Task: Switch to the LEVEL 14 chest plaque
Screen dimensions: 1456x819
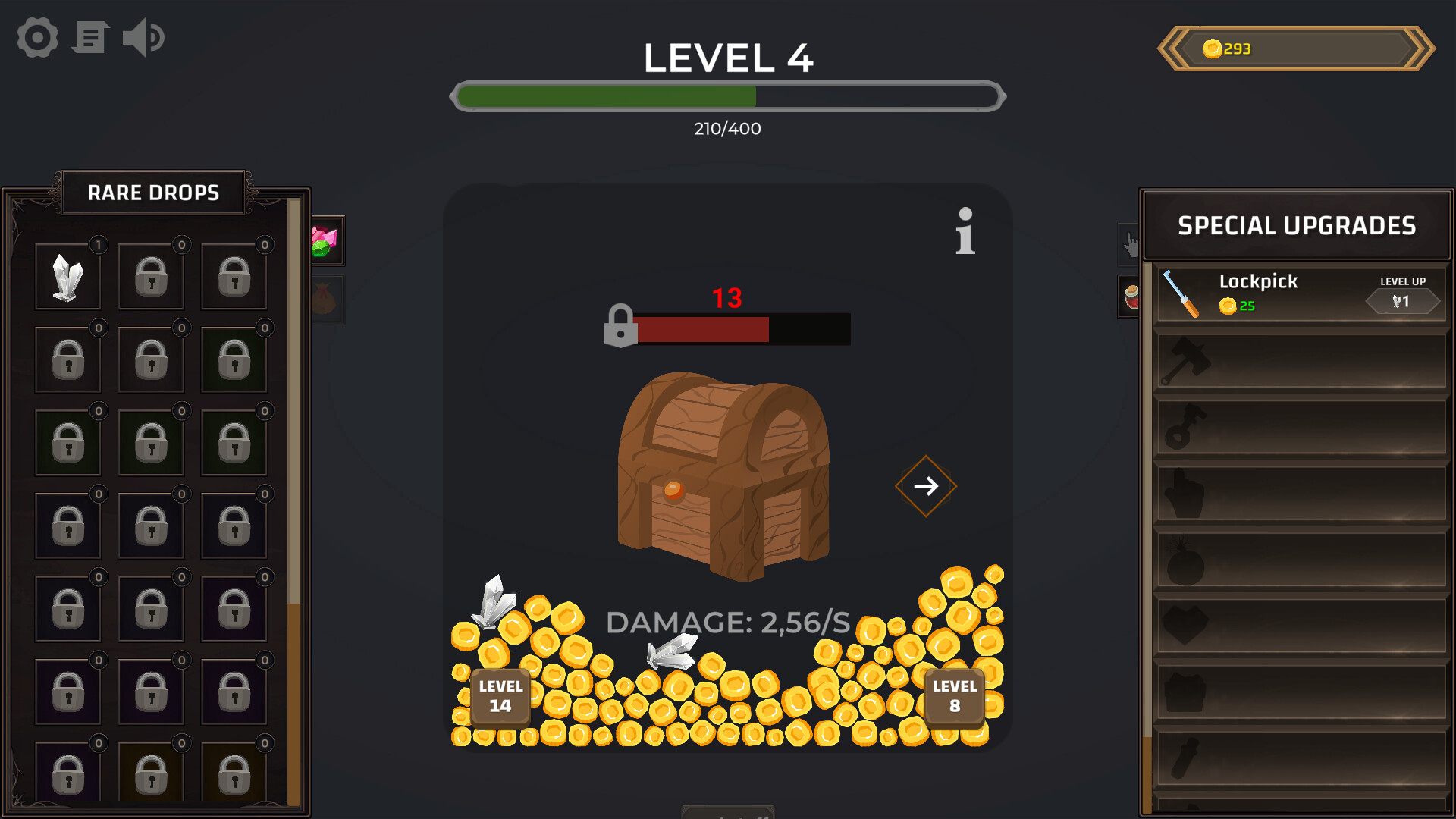Action: click(500, 697)
